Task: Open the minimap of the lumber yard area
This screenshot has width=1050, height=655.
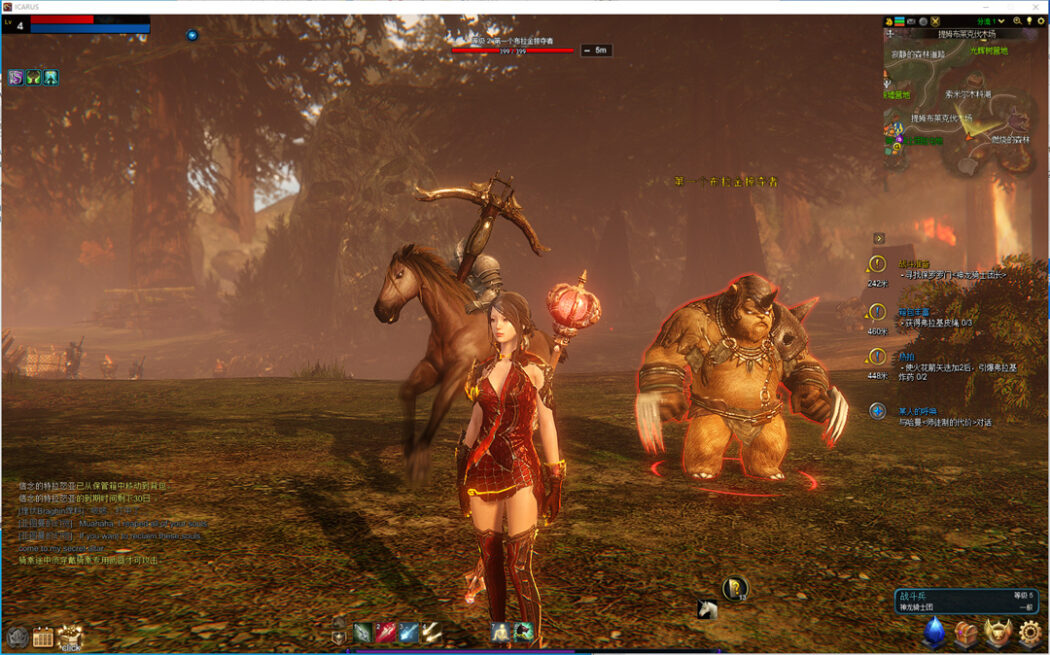Action: coord(962,100)
